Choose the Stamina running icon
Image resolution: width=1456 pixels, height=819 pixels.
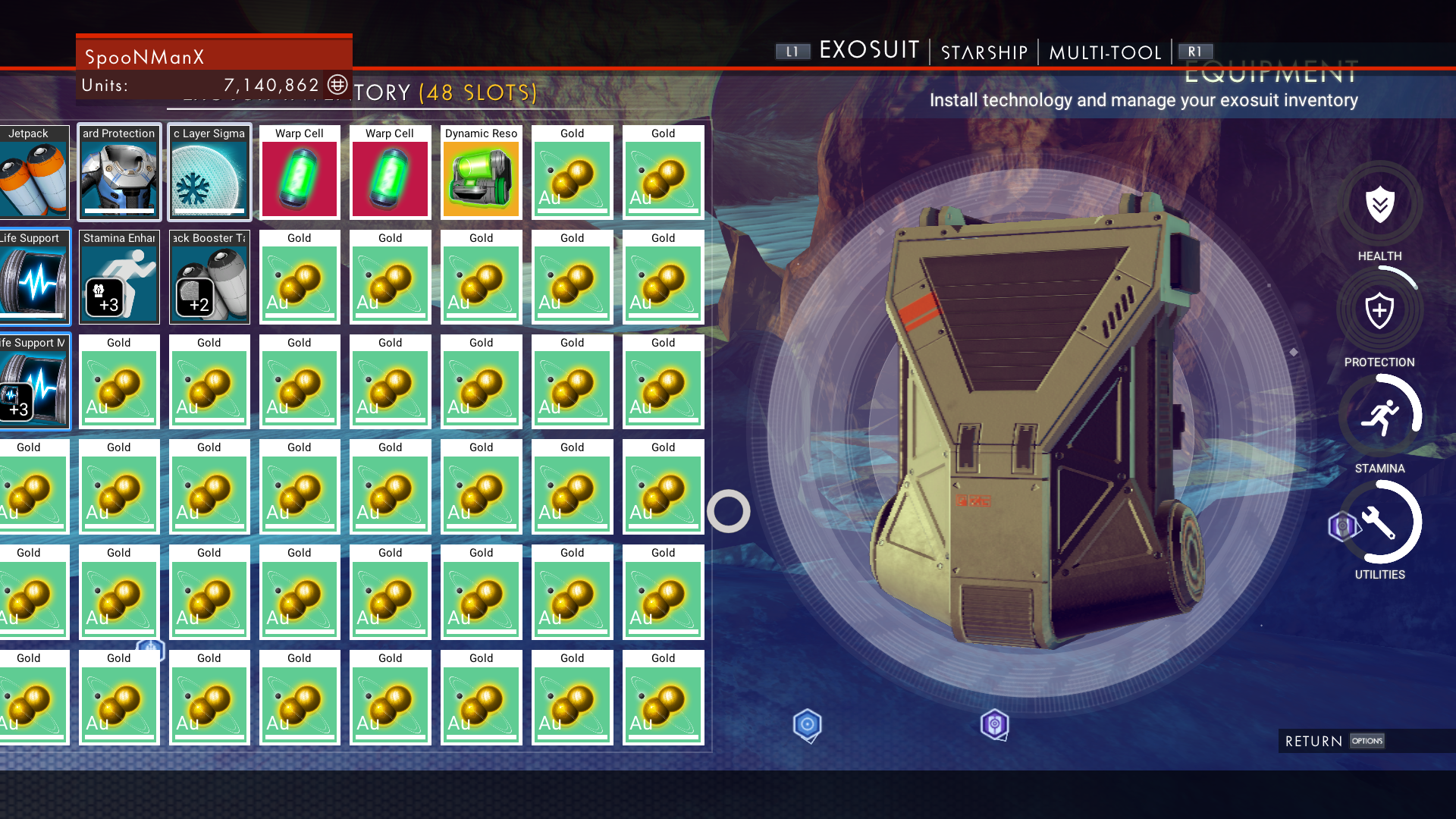point(1379,416)
